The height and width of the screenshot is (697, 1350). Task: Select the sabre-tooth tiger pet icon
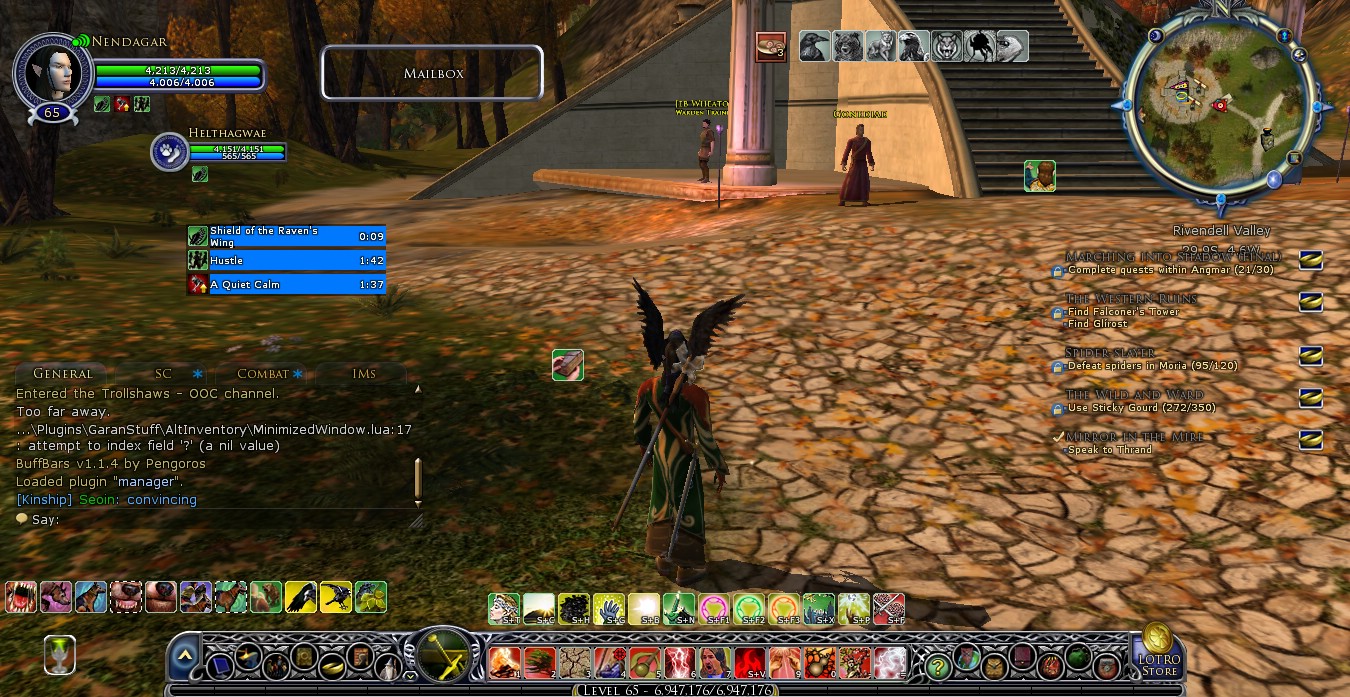946,47
